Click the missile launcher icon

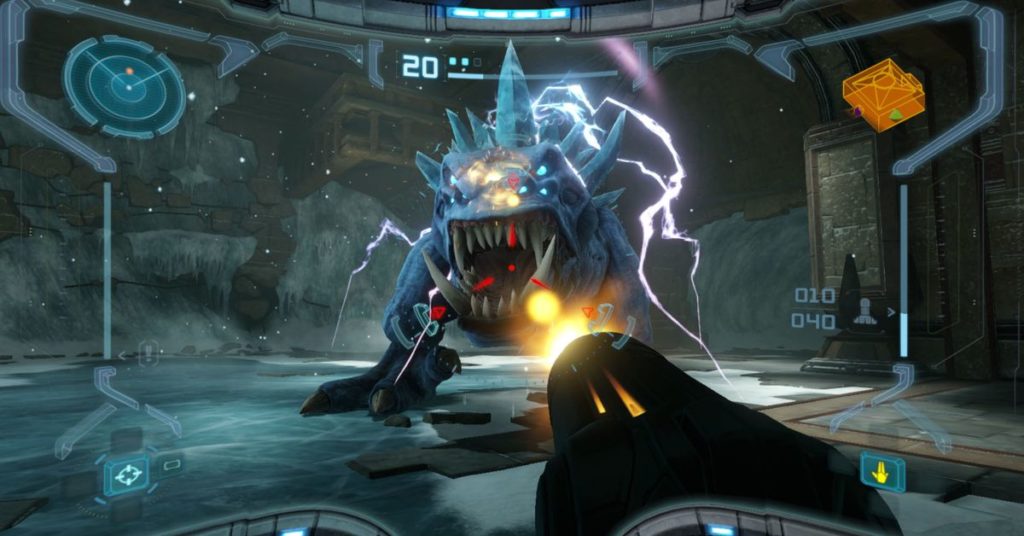pyautogui.click(x=862, y=311)
